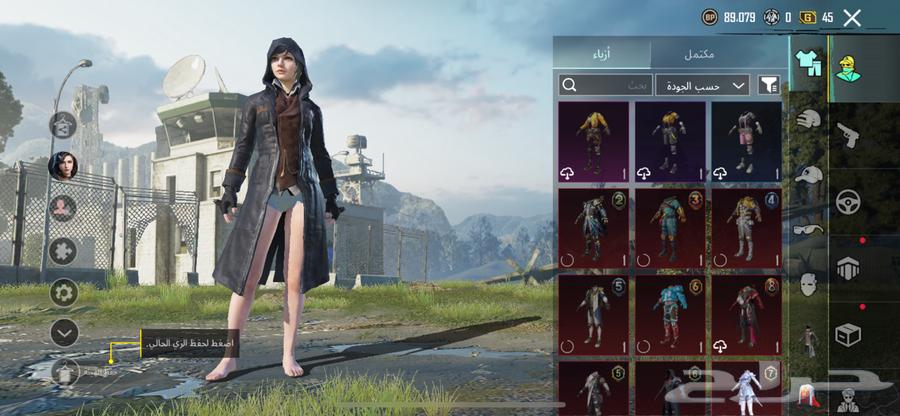Image resolution: width=900 pixels, height=416 pixels.
Task: Open the character with green mask category
Action: [x=850, y=66]
